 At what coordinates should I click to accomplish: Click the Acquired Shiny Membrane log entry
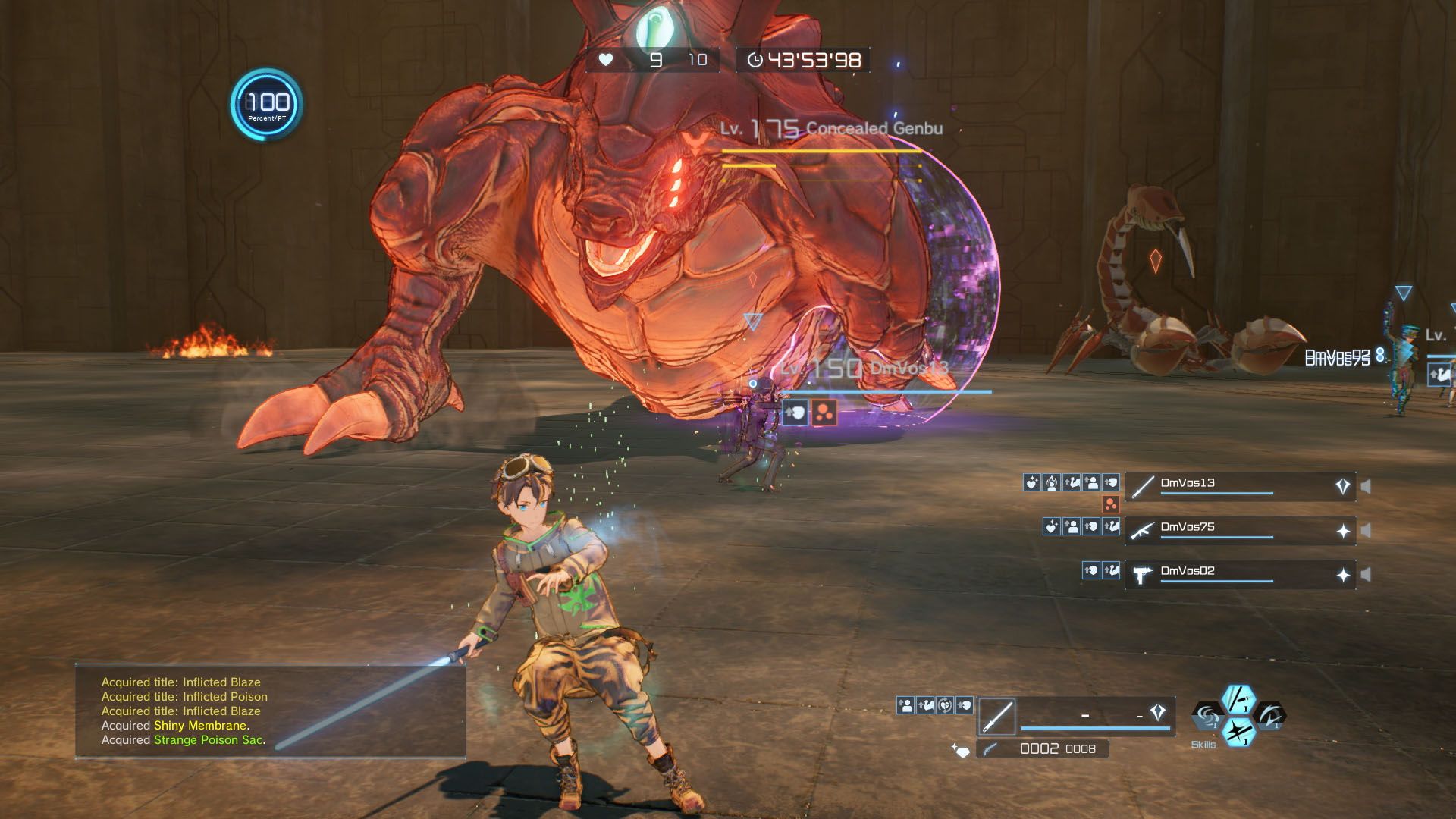point(174,725)
